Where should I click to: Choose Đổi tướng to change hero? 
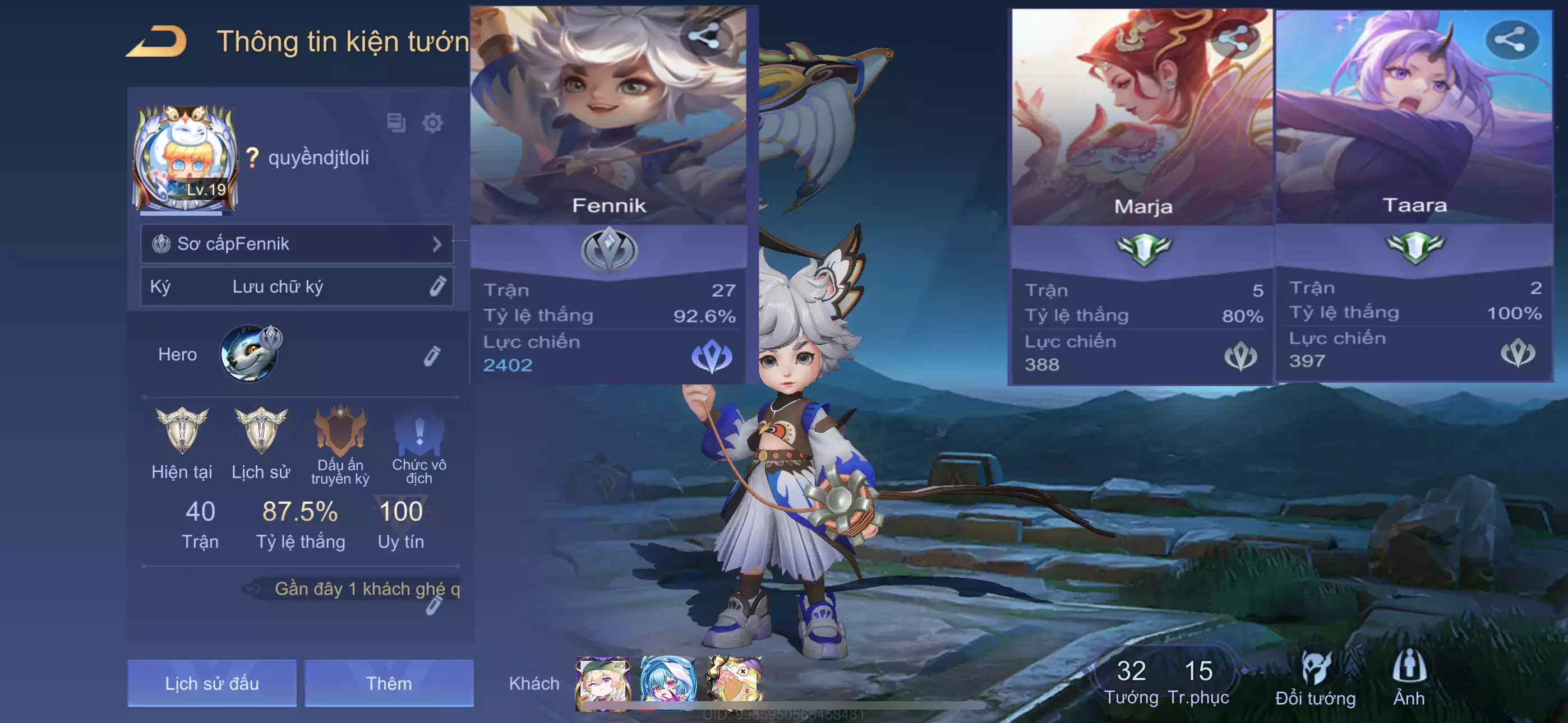pos(1316,679)
